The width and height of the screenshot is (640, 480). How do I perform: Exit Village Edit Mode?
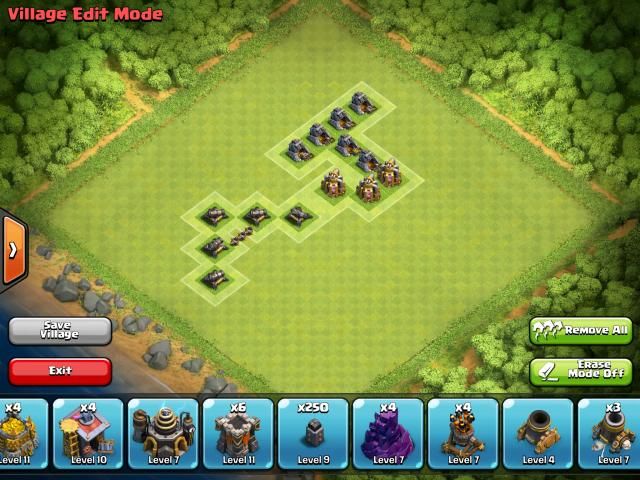(60, 371)
